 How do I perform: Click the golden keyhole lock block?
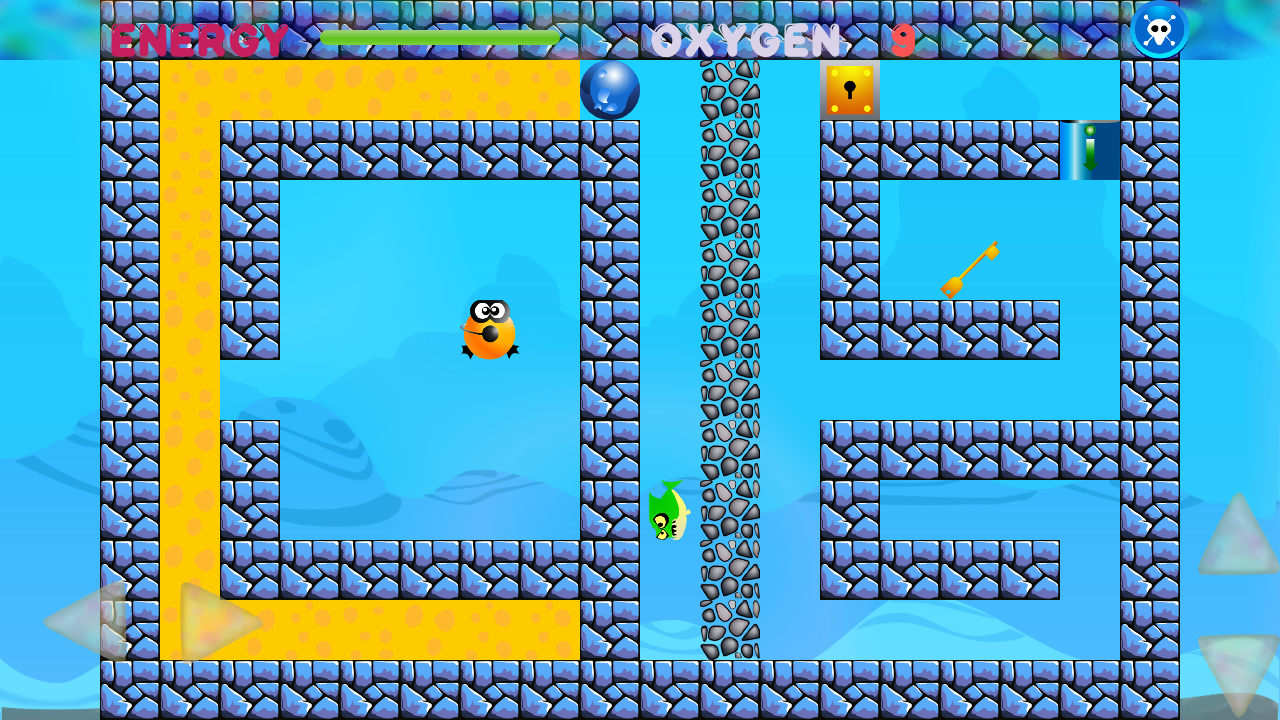pyautogui.click(x=850, y=92)
